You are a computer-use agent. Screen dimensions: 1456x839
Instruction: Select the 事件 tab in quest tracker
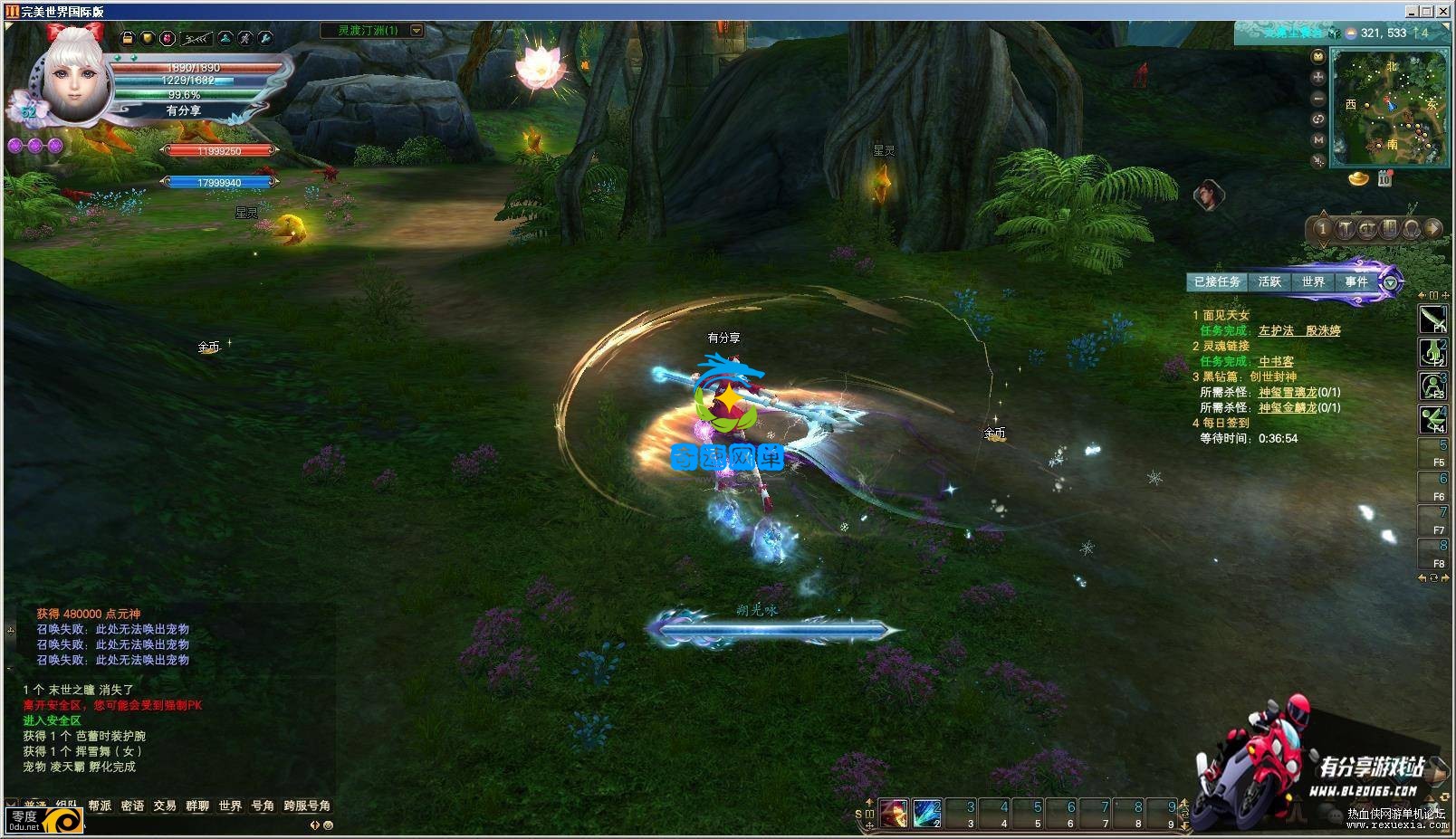1355,282
